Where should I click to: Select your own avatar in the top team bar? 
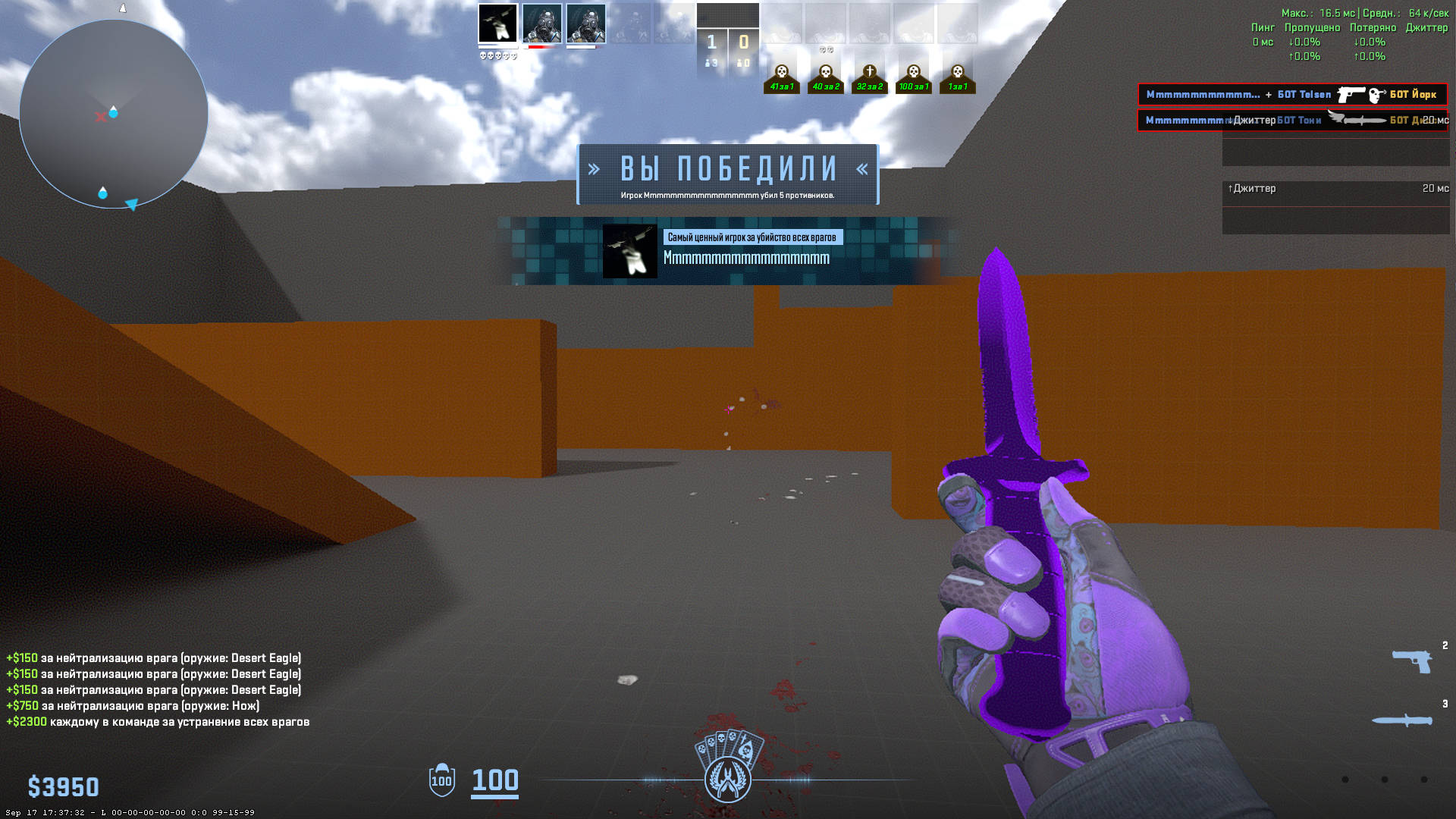coord(497,24)
